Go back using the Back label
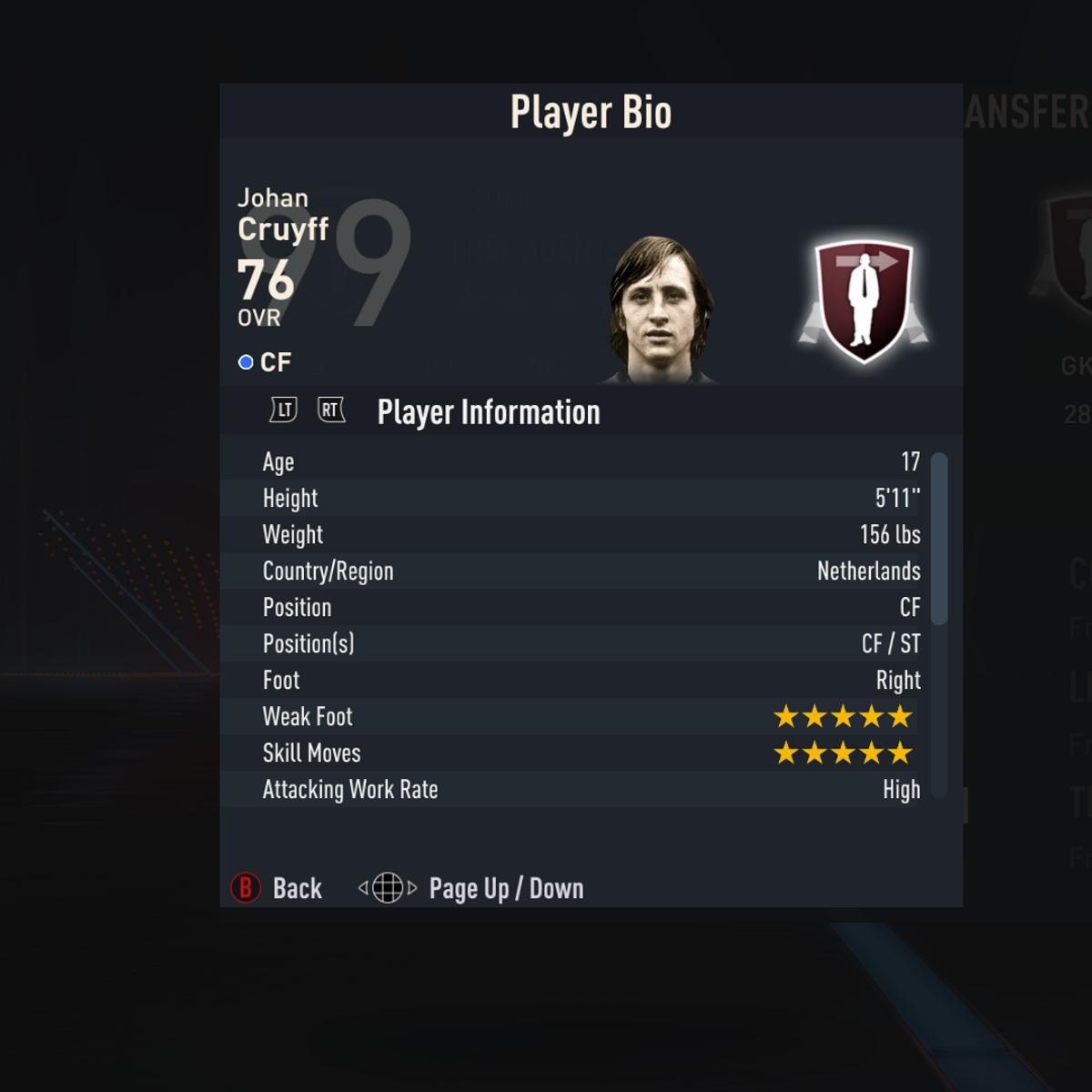Viewport: 1092px width, 1092px height. coord(297,888)
